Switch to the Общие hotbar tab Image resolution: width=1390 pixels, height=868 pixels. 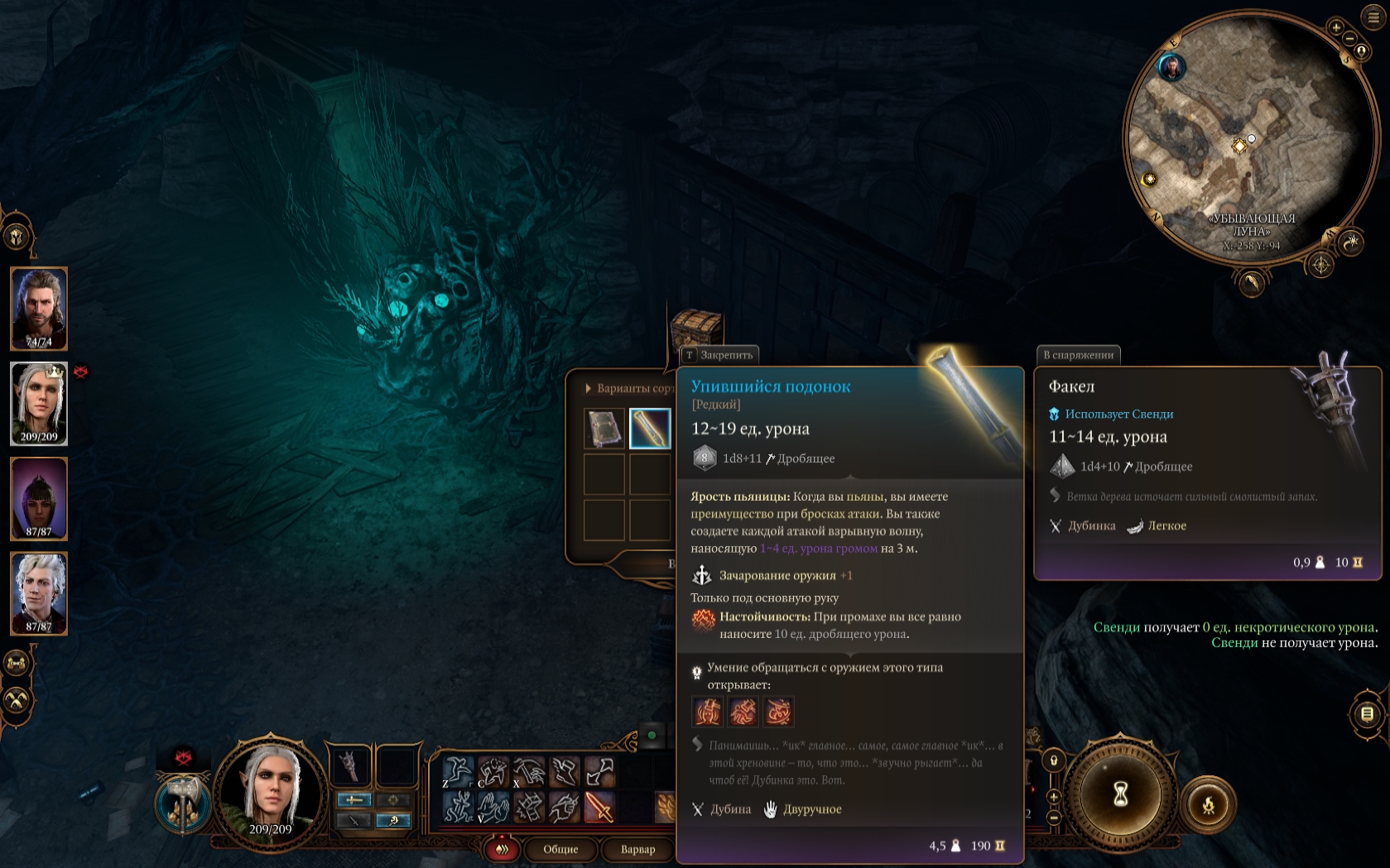point(560,849)
